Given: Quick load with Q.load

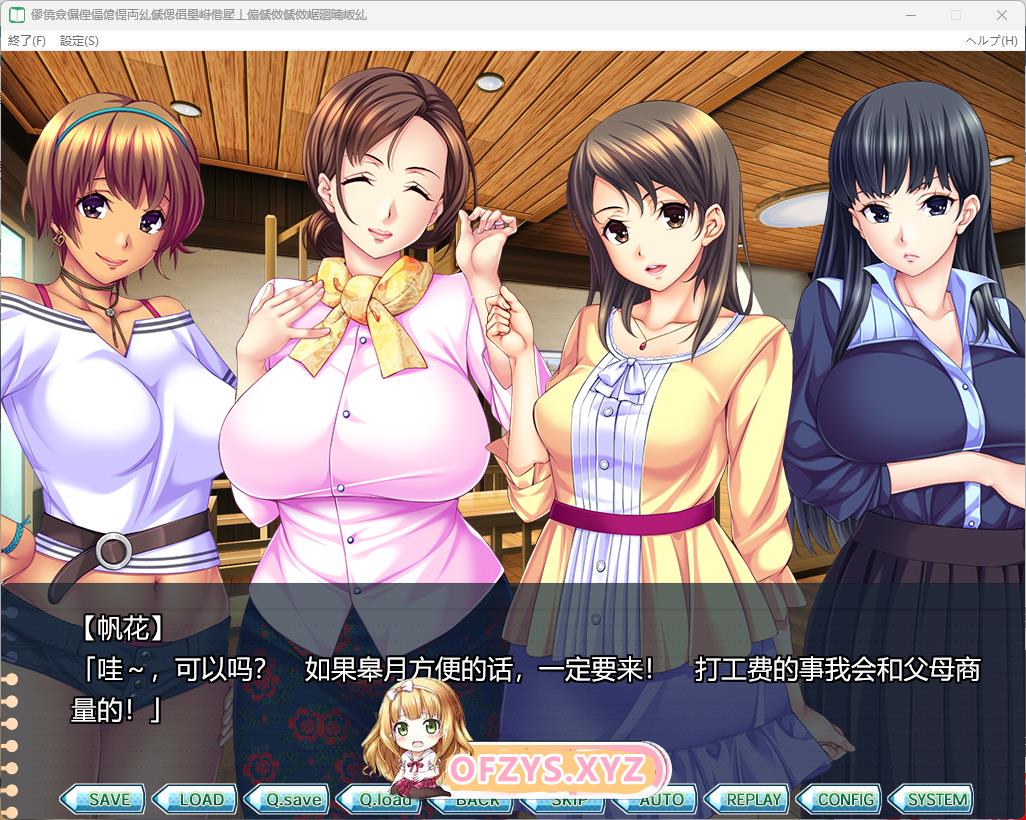Looking at the screenshot, I should 385,799.
